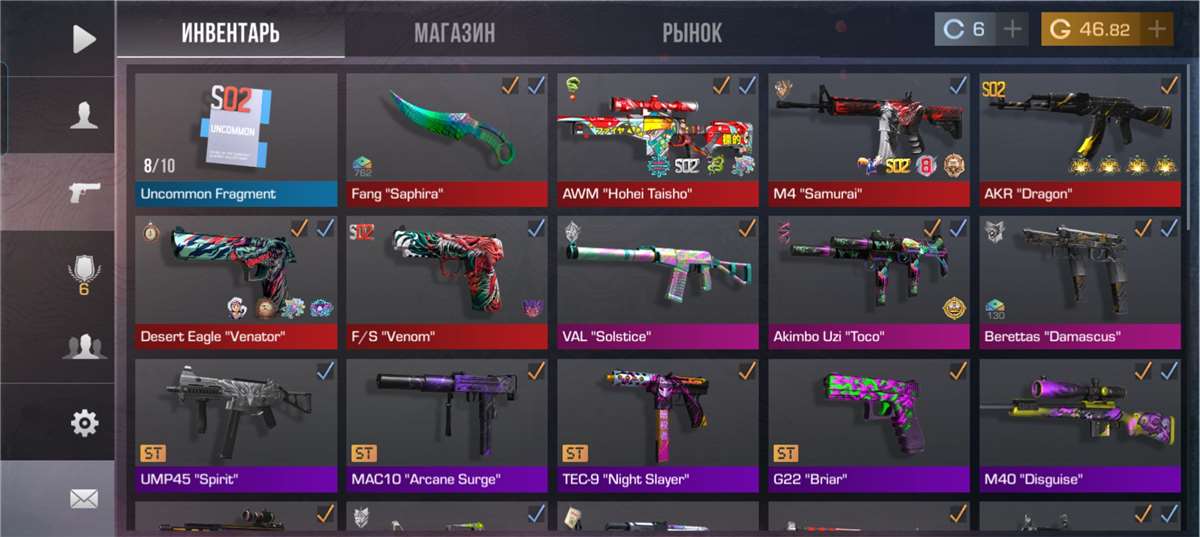The width and height of the screenshot is (1200, 537).
Task: Open the gear settings icon
Action: pos(84,423)
